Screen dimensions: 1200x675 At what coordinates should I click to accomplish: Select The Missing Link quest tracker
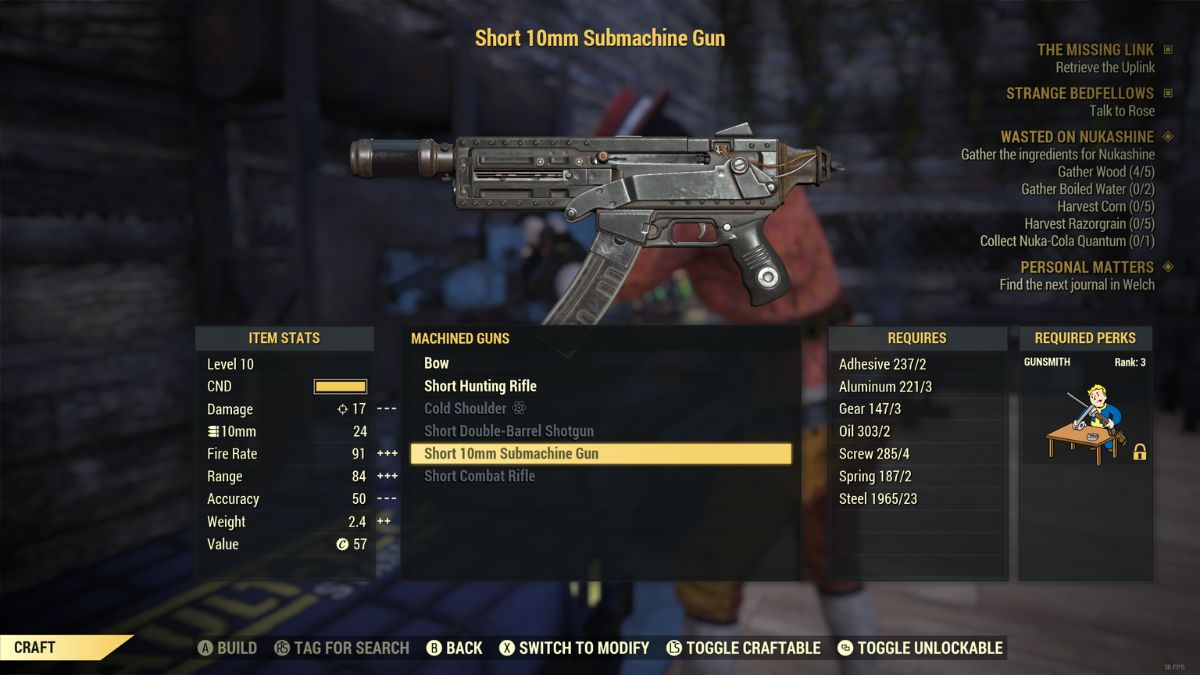tap(1095, 50)
